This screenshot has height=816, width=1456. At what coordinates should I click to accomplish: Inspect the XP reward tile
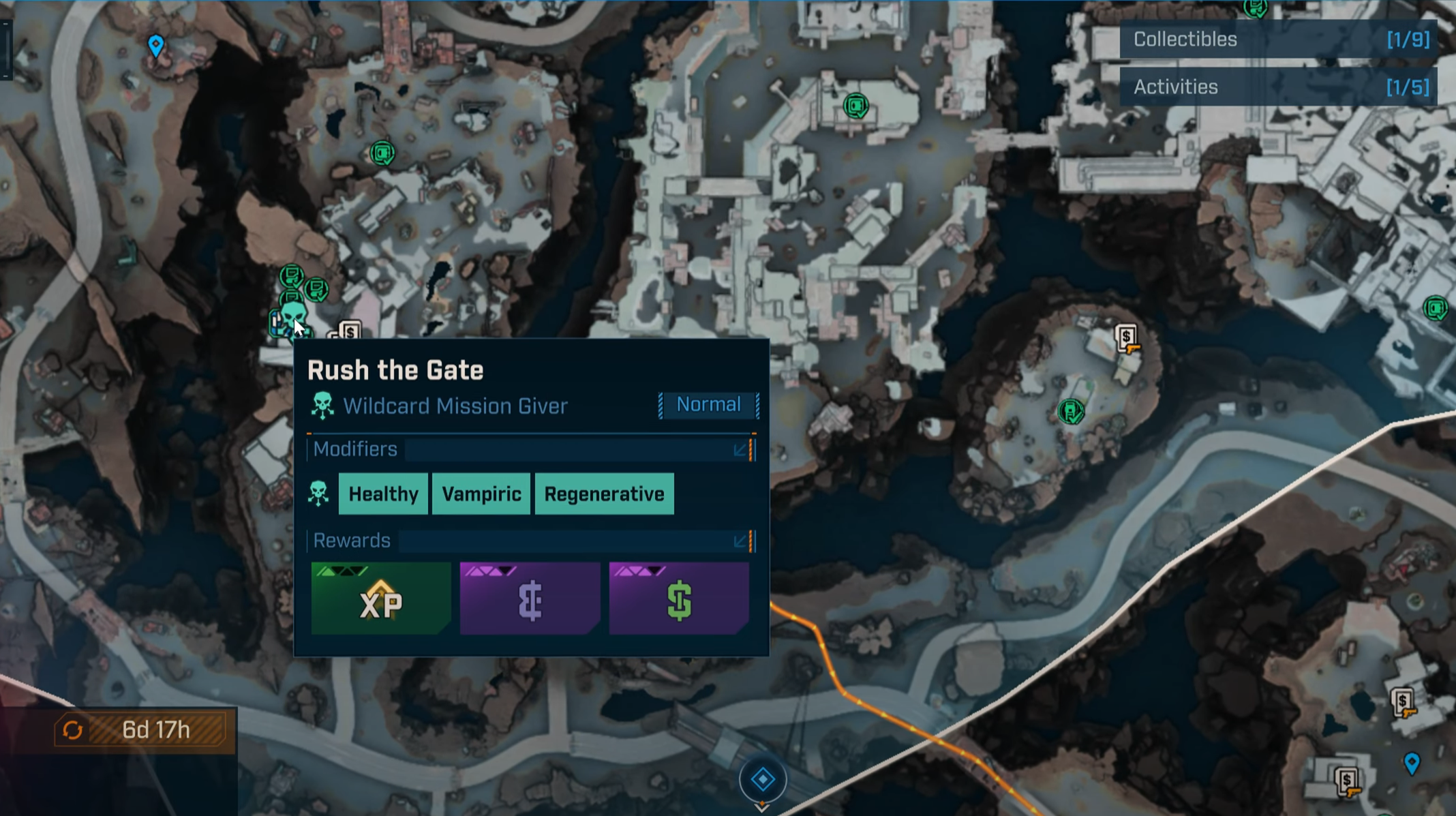tap(381, 599)
